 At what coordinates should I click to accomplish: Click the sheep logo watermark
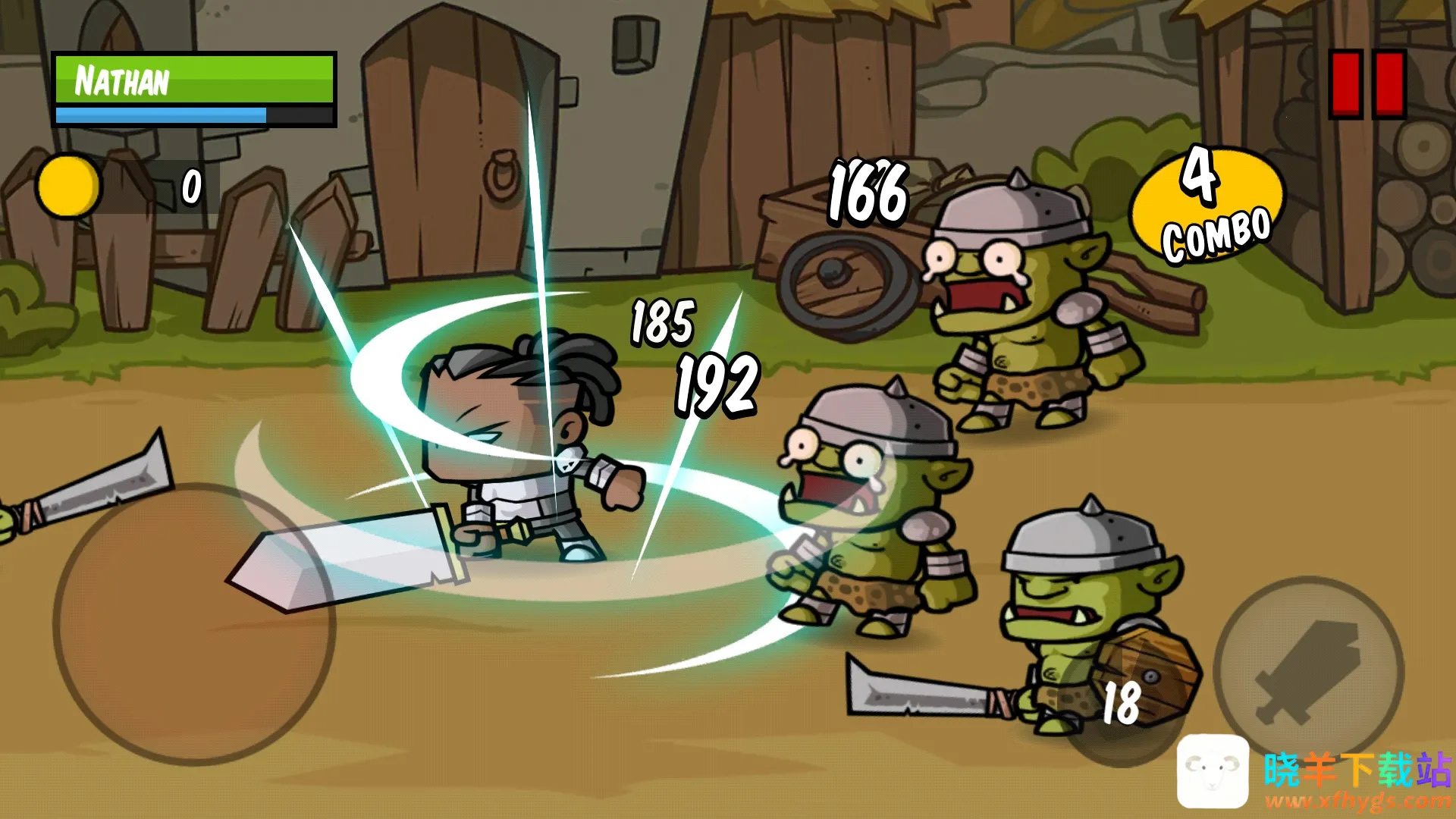(1213, 770)
